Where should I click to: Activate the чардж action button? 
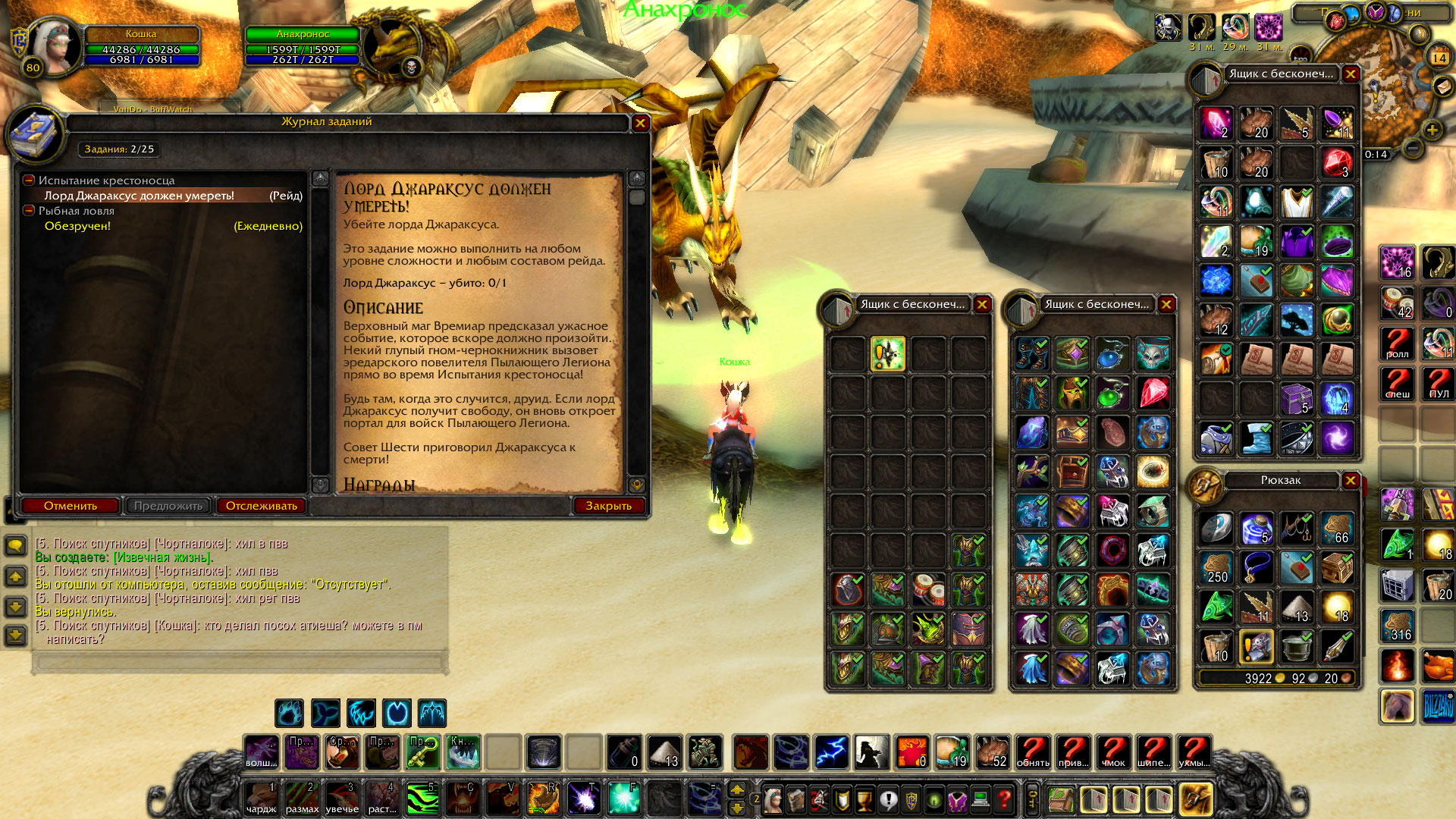click(262, 799)
